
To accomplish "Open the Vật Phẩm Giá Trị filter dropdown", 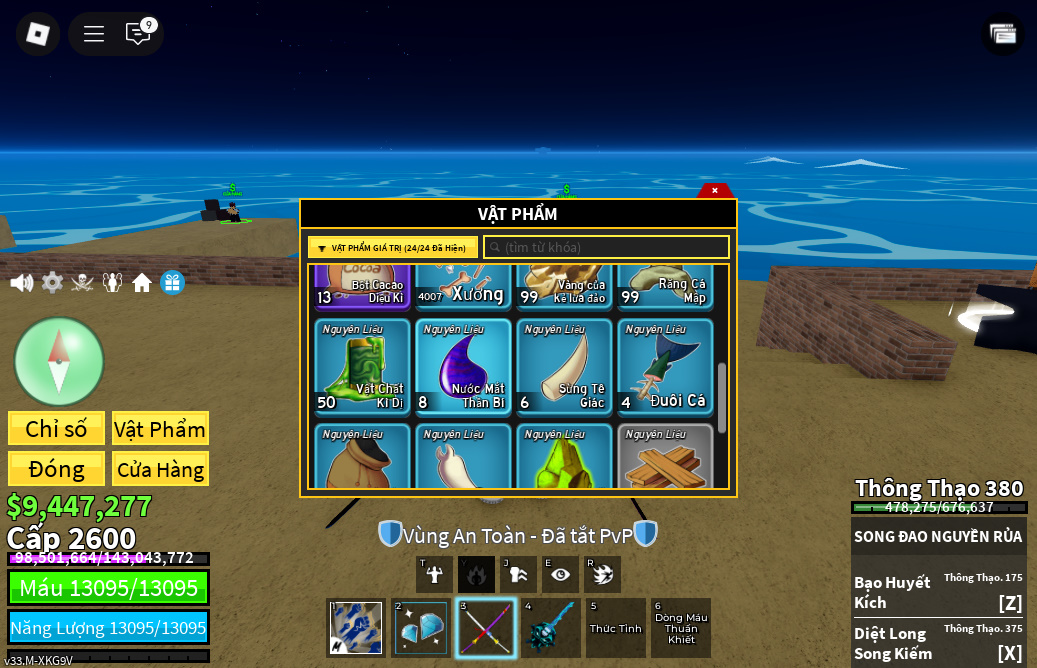I will pyautogui.click(x=393, y=247).
